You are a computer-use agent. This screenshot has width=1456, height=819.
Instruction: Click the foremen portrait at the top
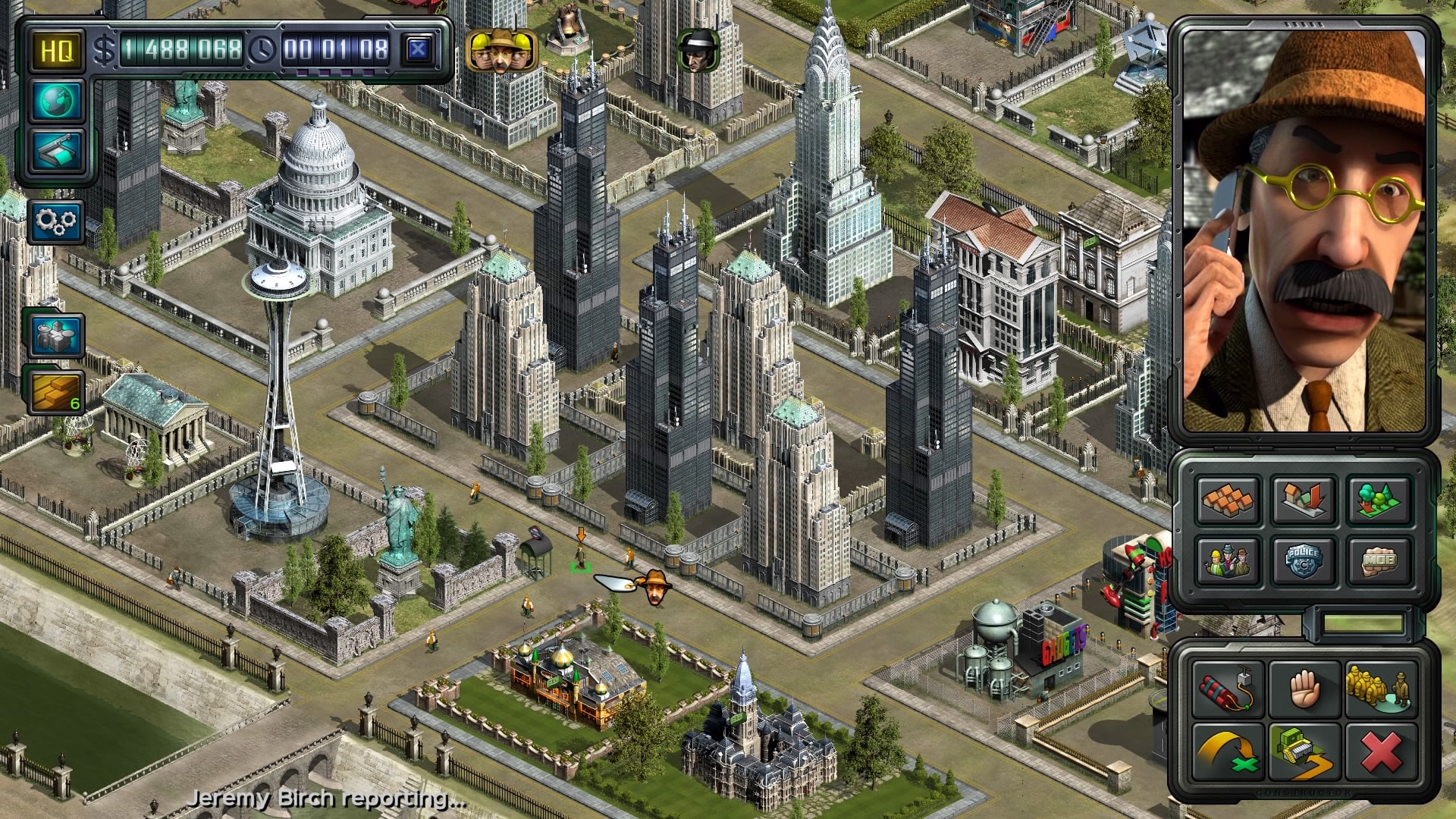pyautogui.click(x=500, y=49)
